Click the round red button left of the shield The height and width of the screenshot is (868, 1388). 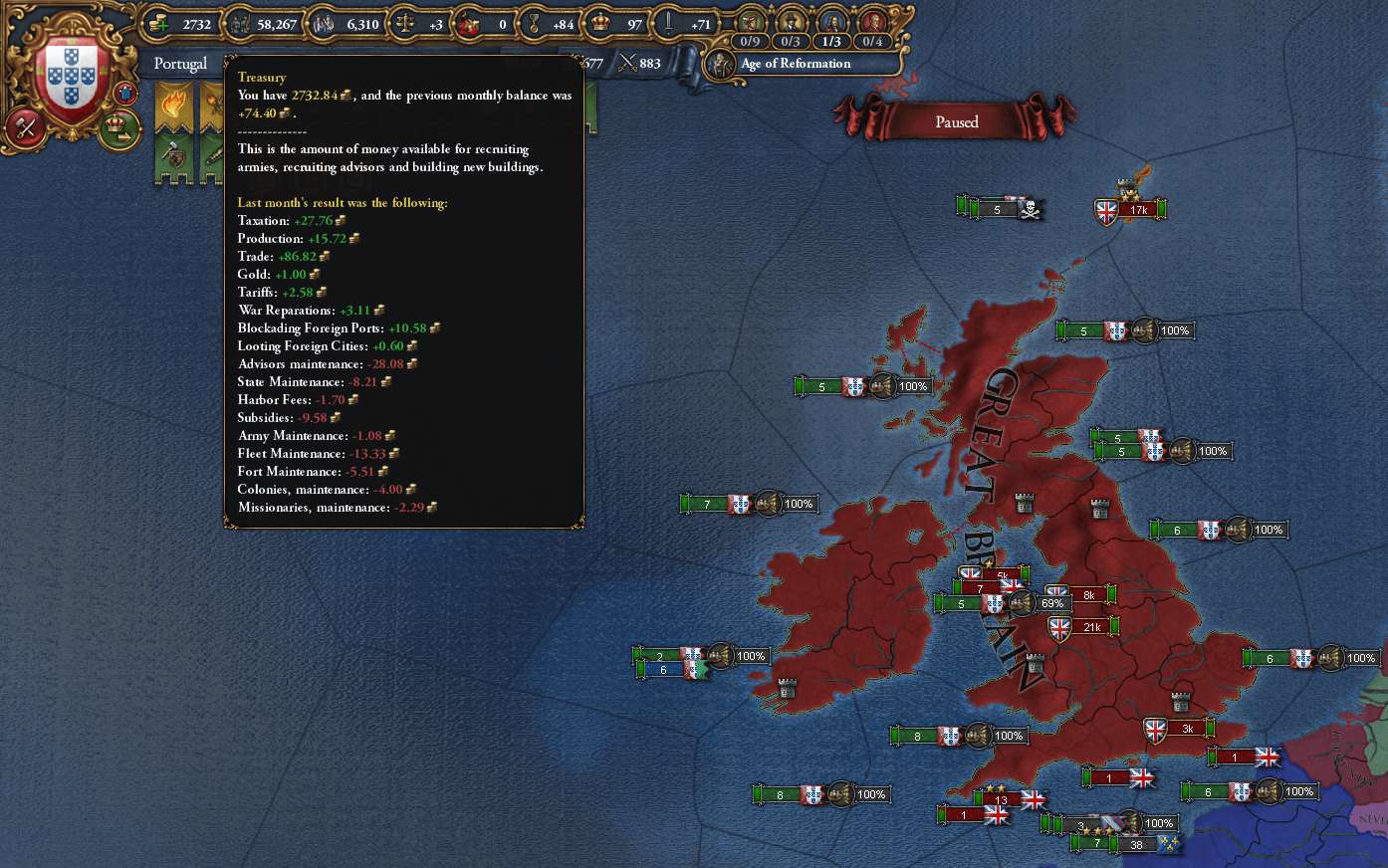(25, 127)
